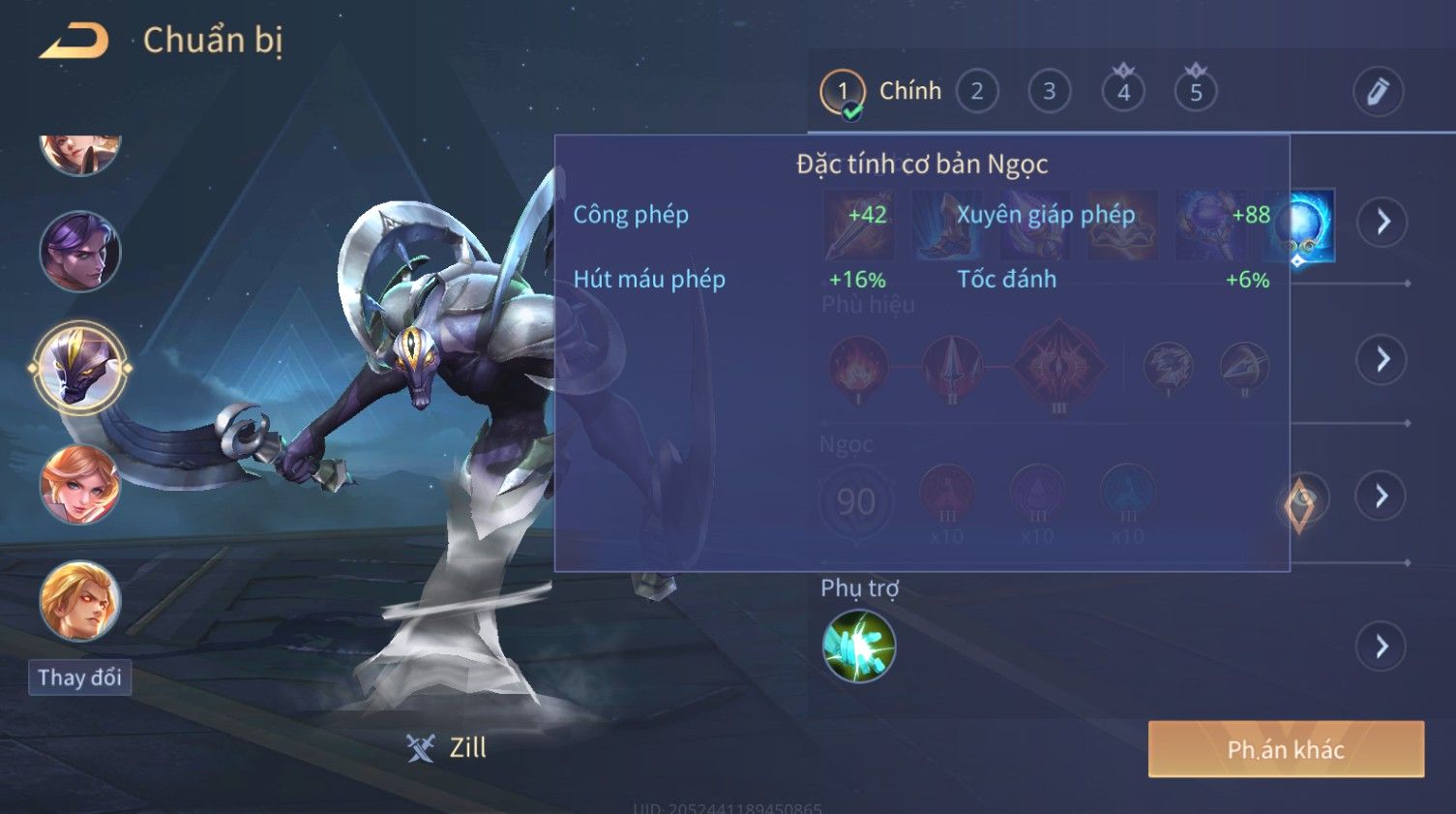Screen dimensions: 1456x814
Task: Switch to preset tab 3
Action: pyautogui.click(x=1049, y=92)
